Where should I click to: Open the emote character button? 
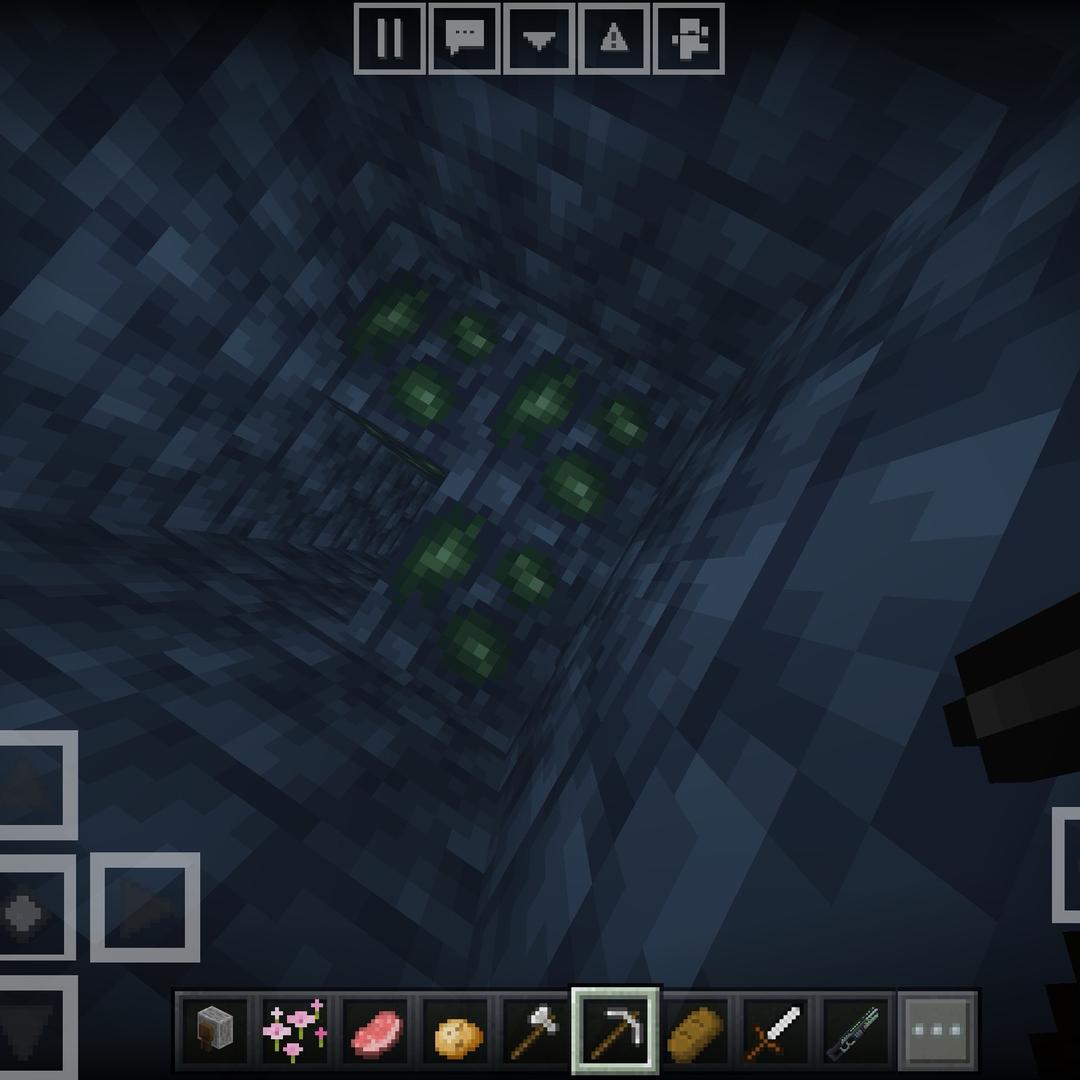(688, 38)
